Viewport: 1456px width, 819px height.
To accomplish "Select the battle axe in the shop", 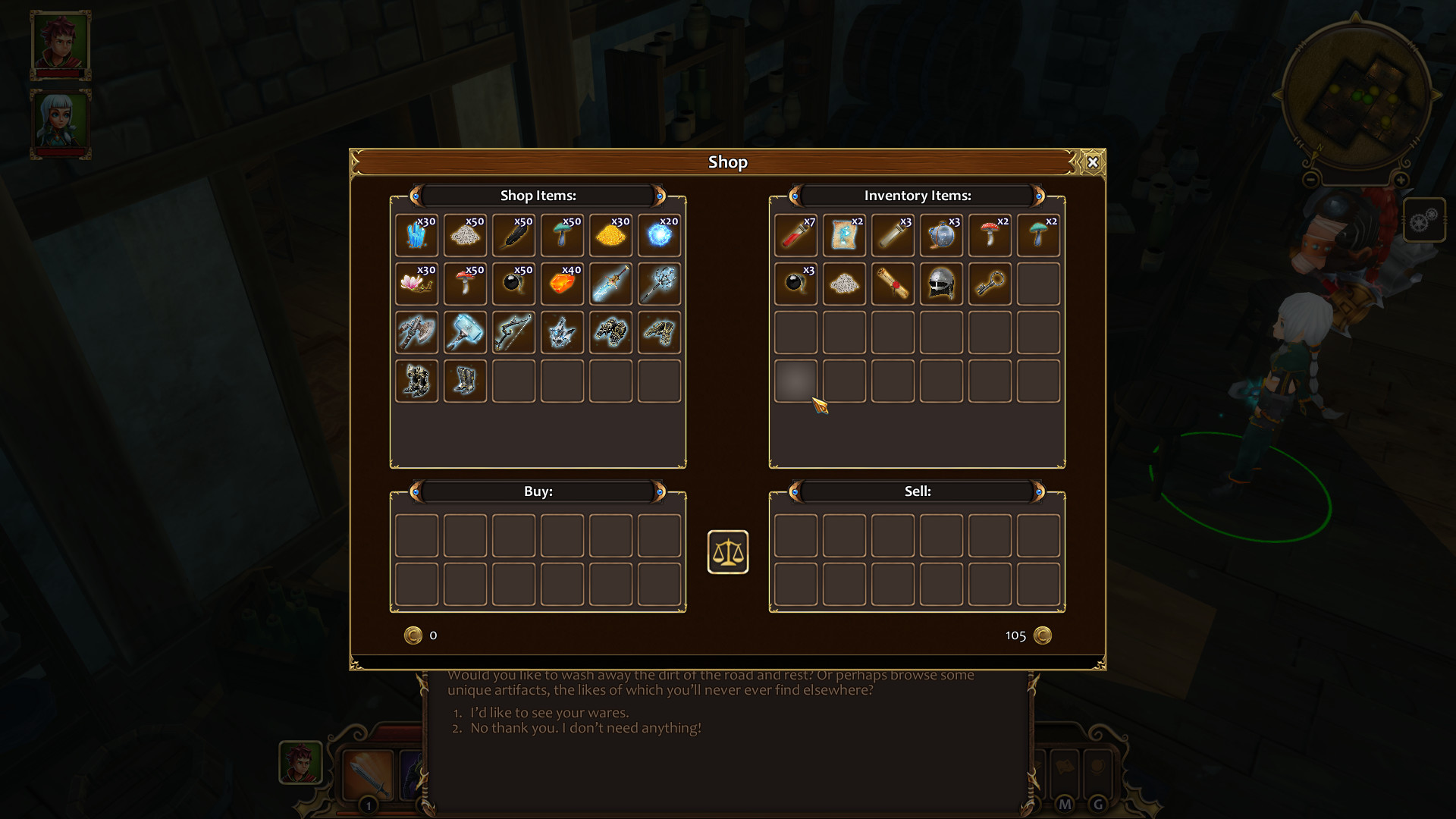I will [416, 332].
